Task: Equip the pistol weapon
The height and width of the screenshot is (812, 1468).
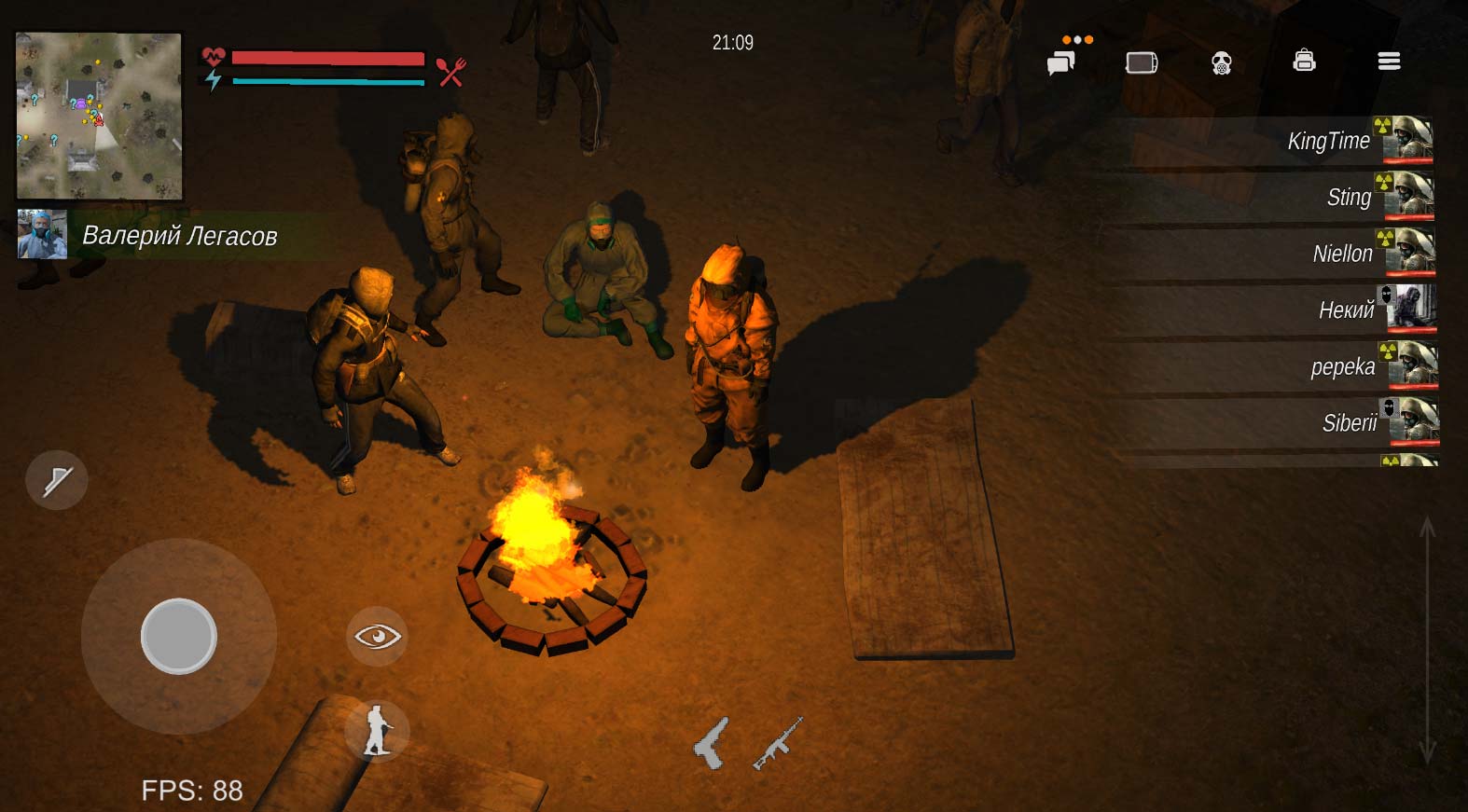Action: (x=711, y=743)
